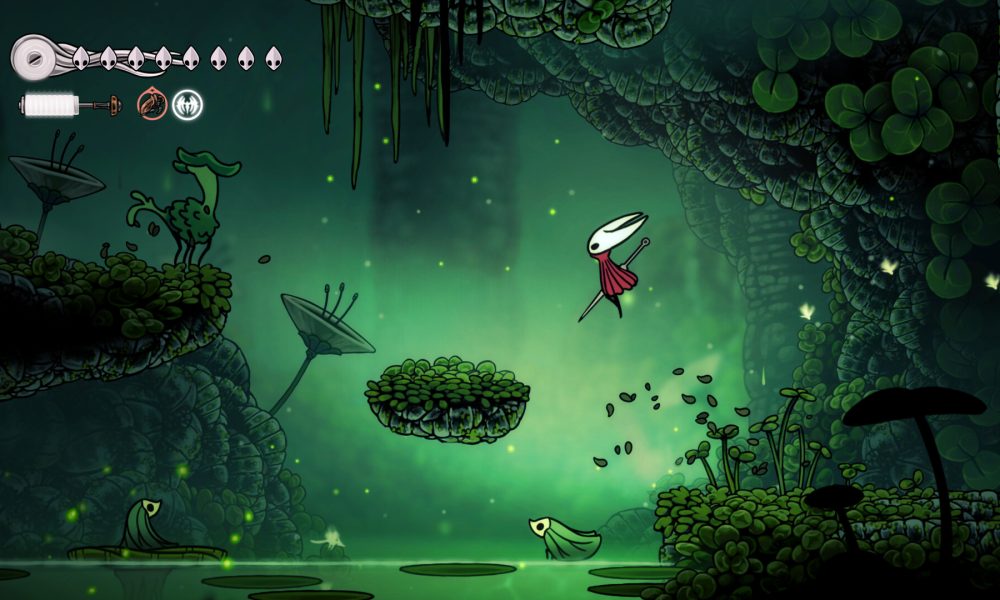The image size is (1000, 600).
Task: Select the red tool icon in the HUD
Action: tap(152, 104)
